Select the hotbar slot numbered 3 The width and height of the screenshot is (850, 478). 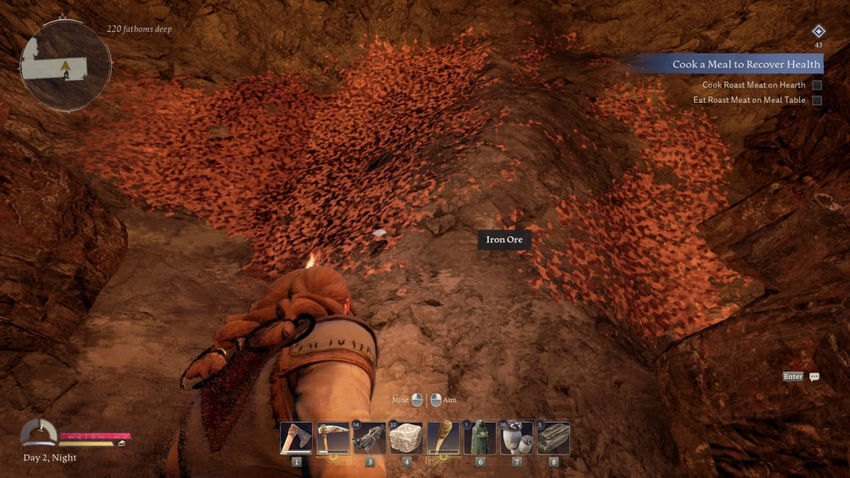[x=370, y=438]
